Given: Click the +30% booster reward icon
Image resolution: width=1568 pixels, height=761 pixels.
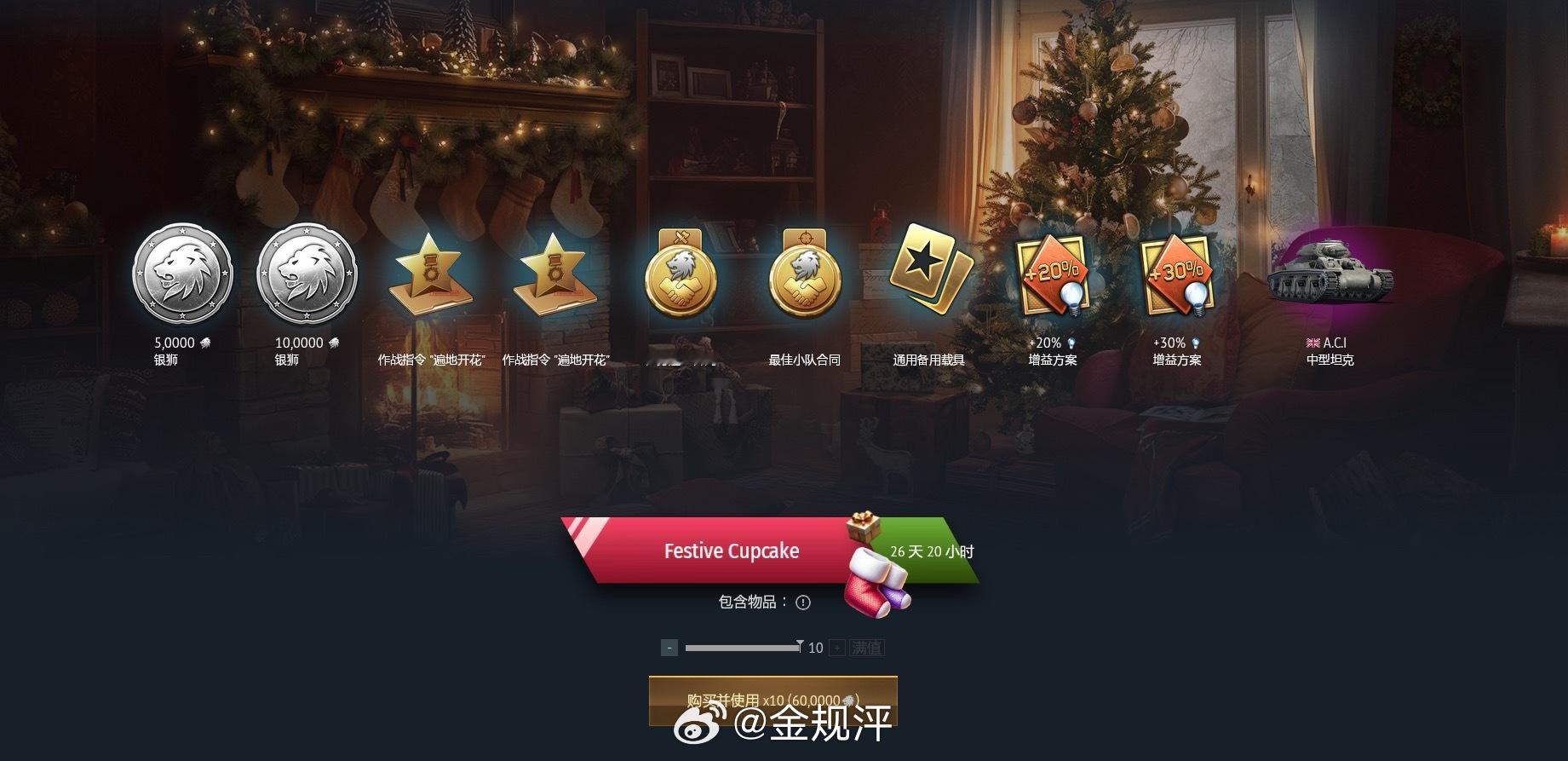Looking at the screenshot, I should tap(1176, 274).
